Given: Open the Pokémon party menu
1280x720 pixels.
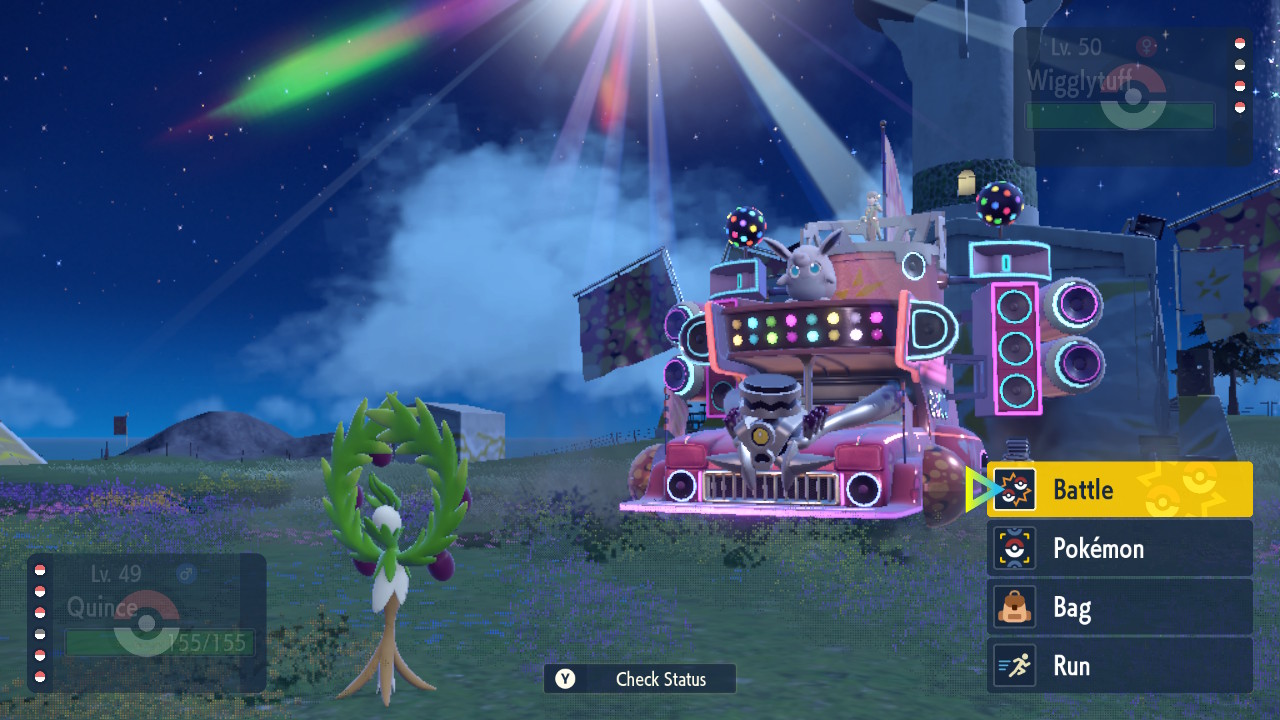Looking at the screenshot, I should coord(1119,548).
